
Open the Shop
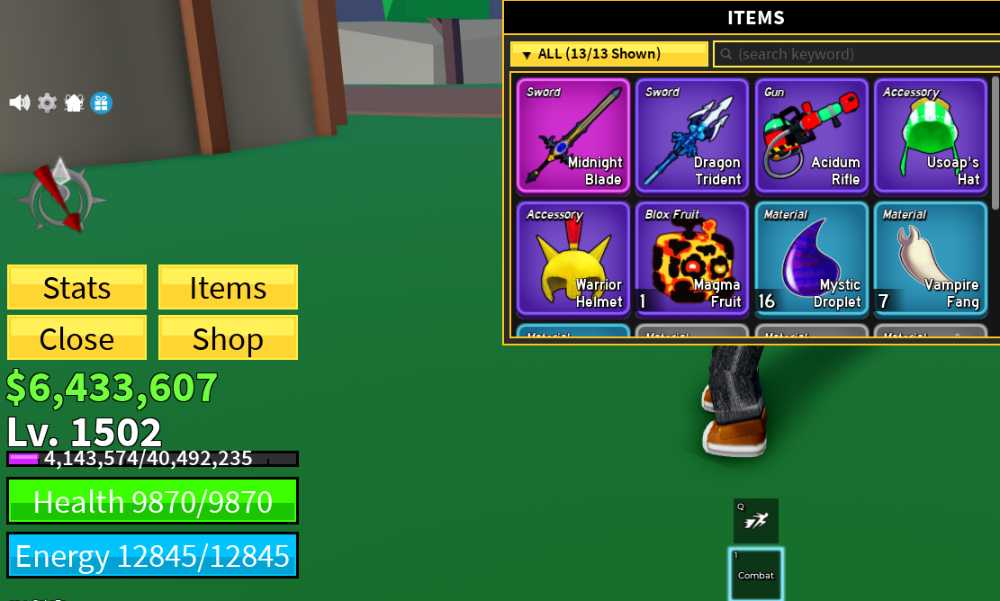click(x=228, y=339)
